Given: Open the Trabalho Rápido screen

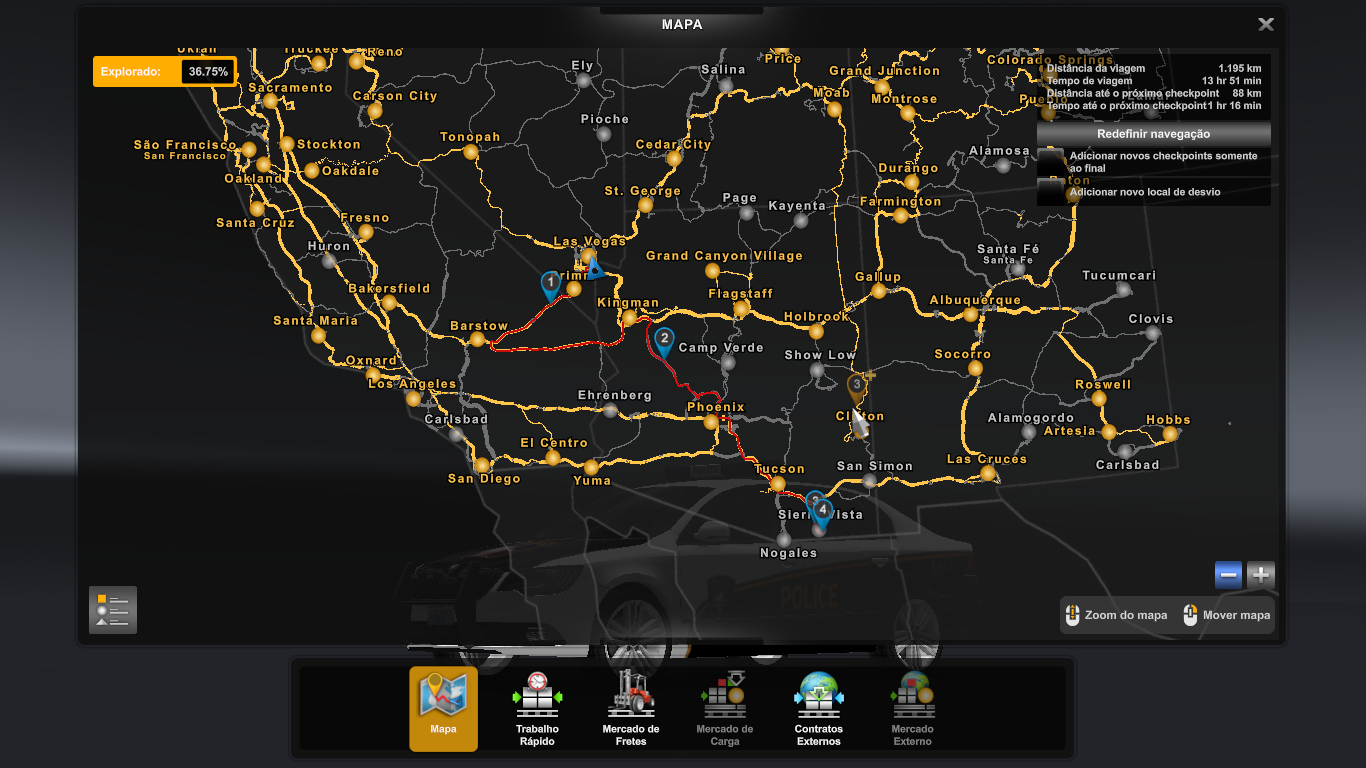Looking at the screenshot, I should pyautogui.click(x=537, y=707).
